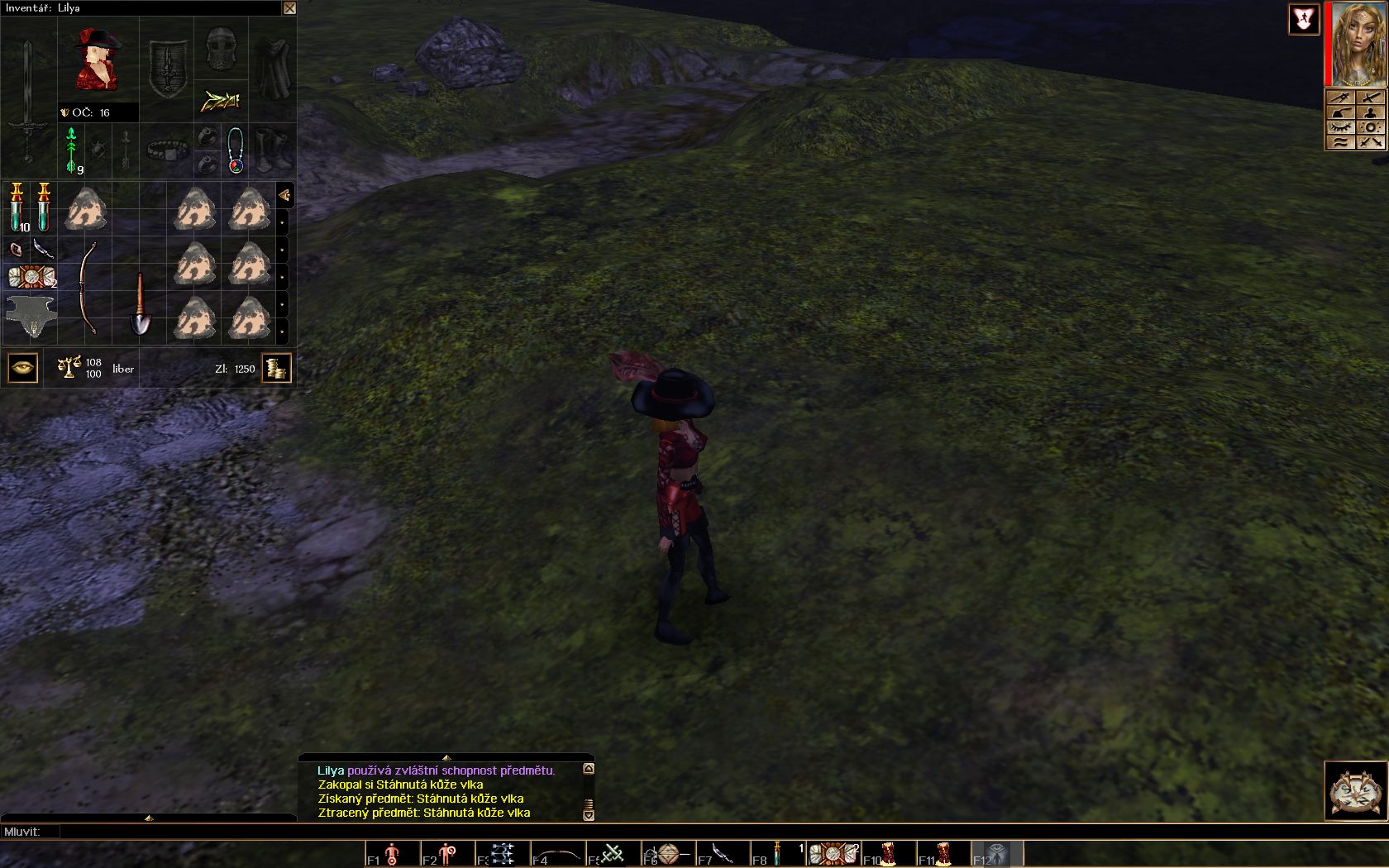Select the shovel in the inventory
The width and height of the screenshot is (1389, 868).
(140, 304)
